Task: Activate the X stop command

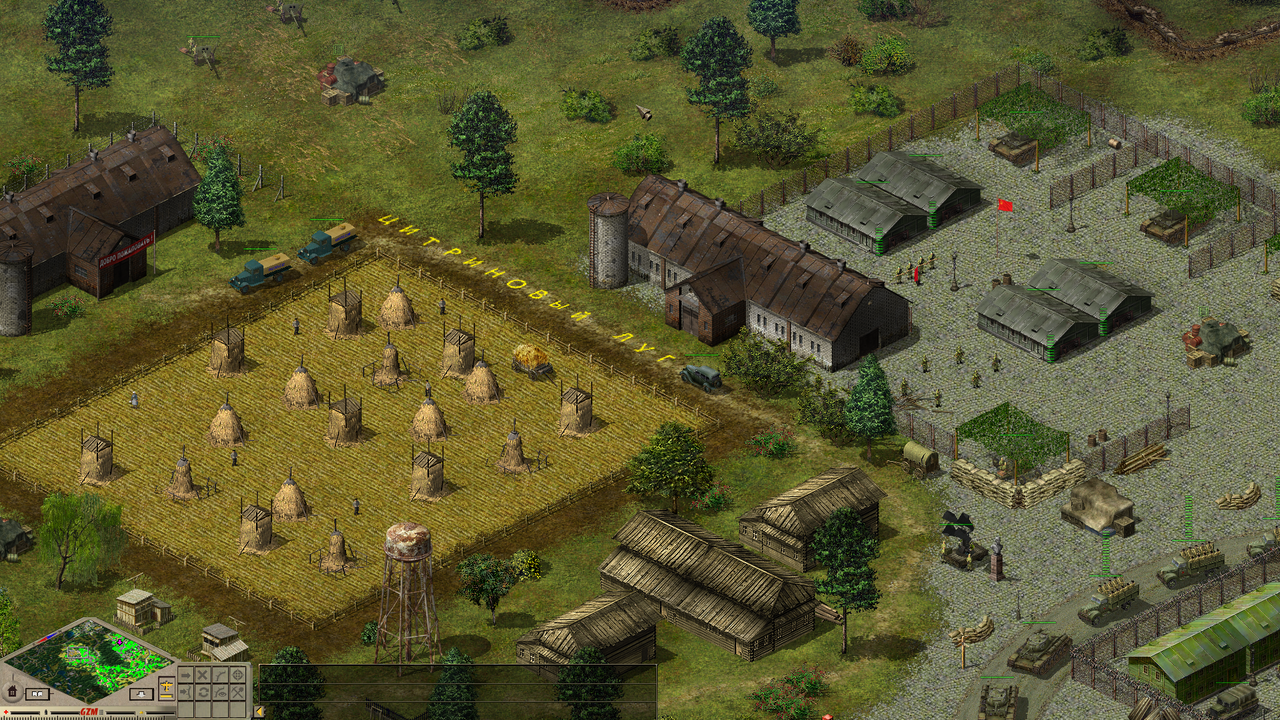Action: (203, 675)
